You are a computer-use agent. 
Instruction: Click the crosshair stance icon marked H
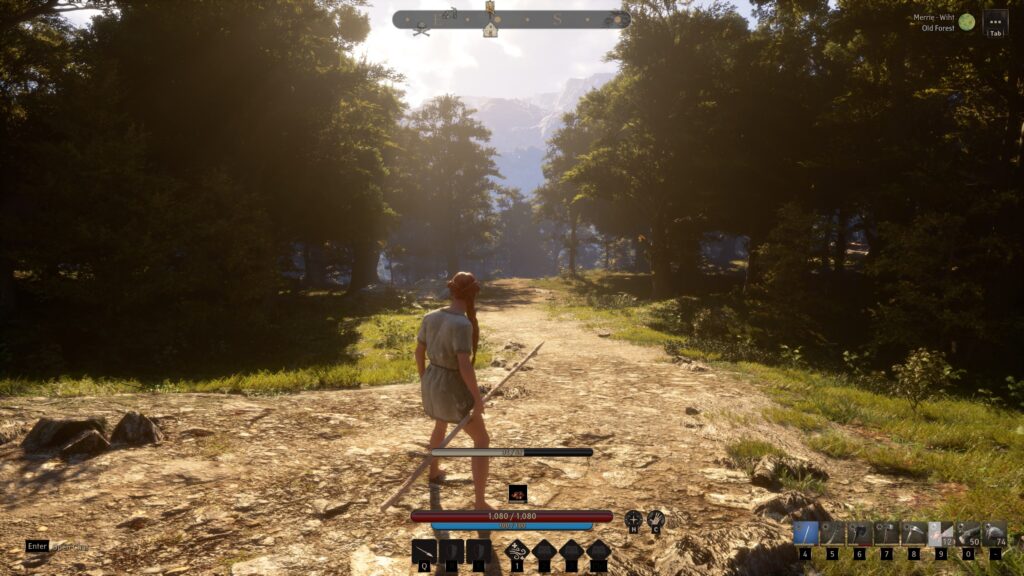[x=634, y=519]
